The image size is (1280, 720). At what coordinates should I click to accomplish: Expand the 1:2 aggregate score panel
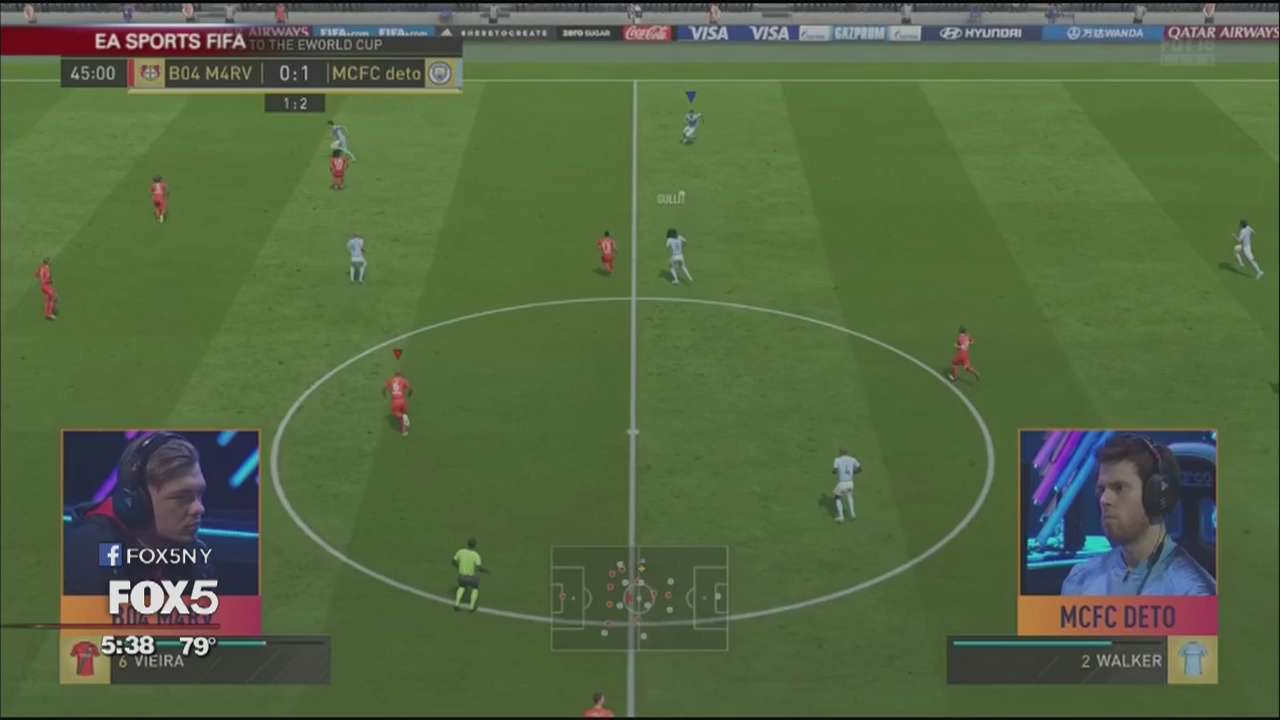(294, 103)
